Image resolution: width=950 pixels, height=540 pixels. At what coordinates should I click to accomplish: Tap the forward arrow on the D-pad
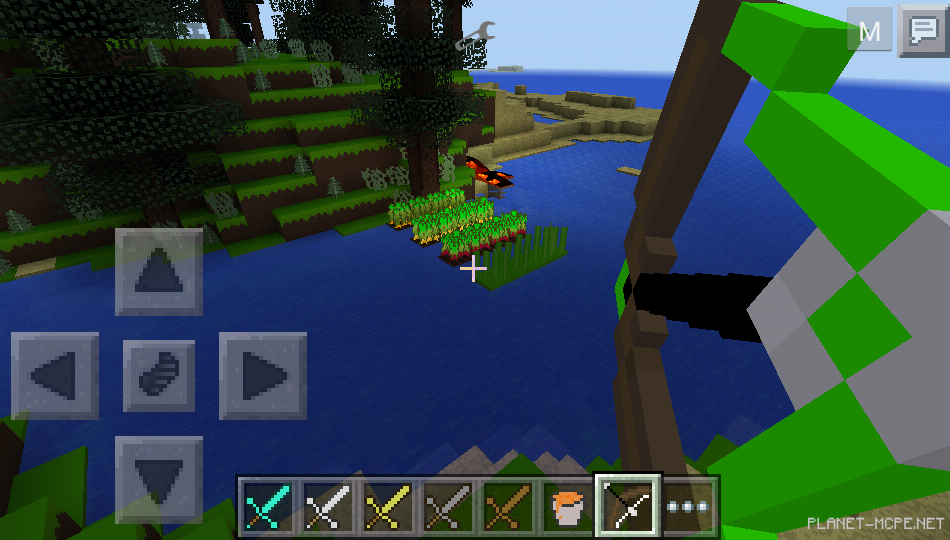[x=159, y=272]
